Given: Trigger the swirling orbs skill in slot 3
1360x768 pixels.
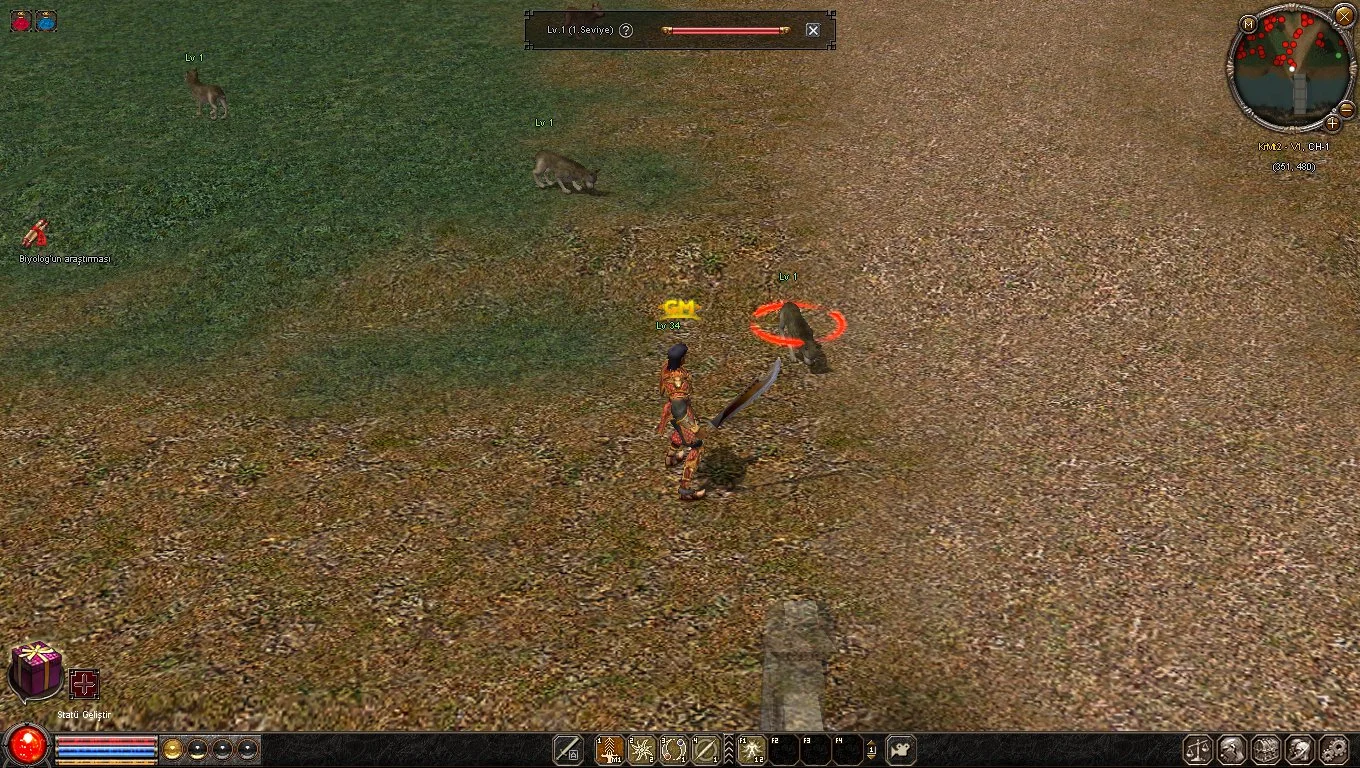Looking at the screenshot, I should (674, 749).
